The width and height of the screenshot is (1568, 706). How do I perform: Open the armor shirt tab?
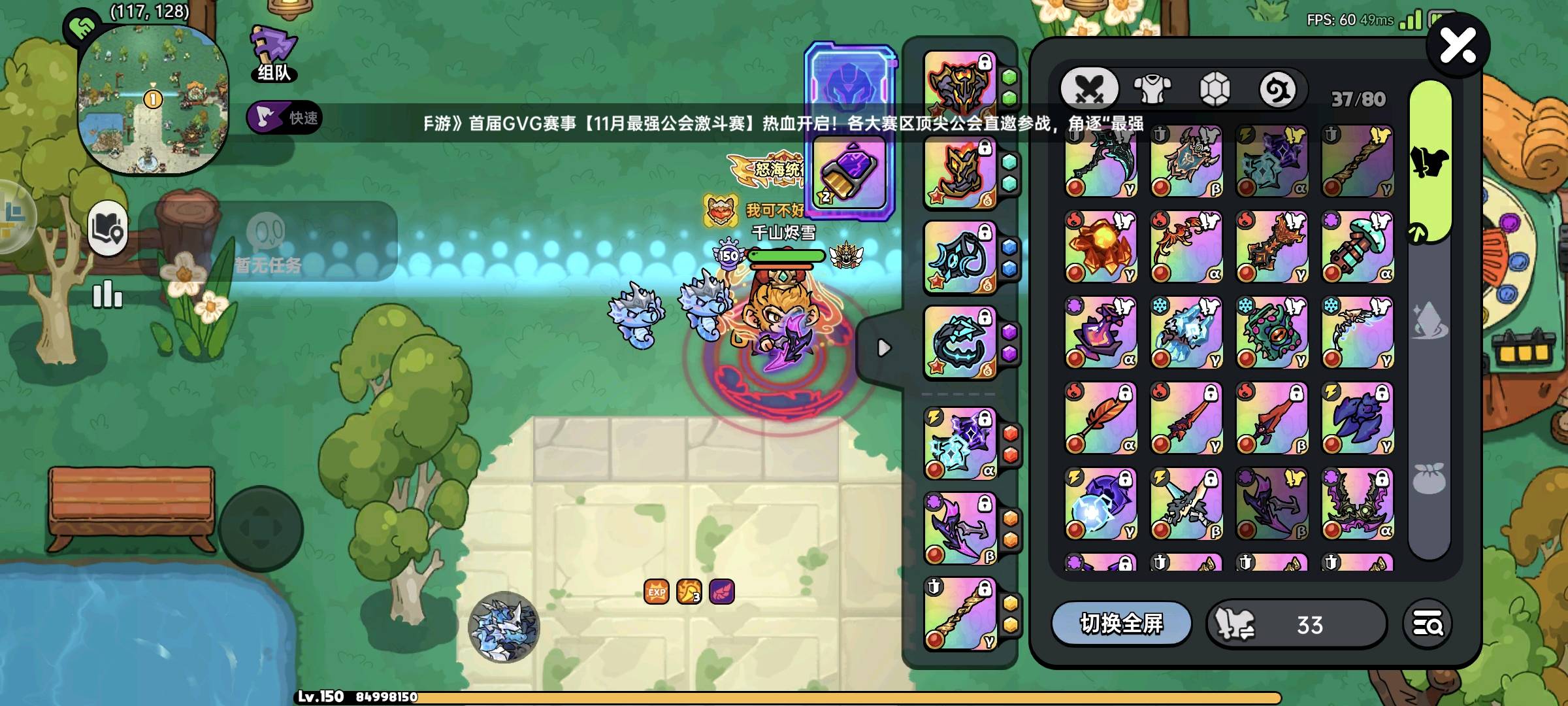click(1152, 88)
